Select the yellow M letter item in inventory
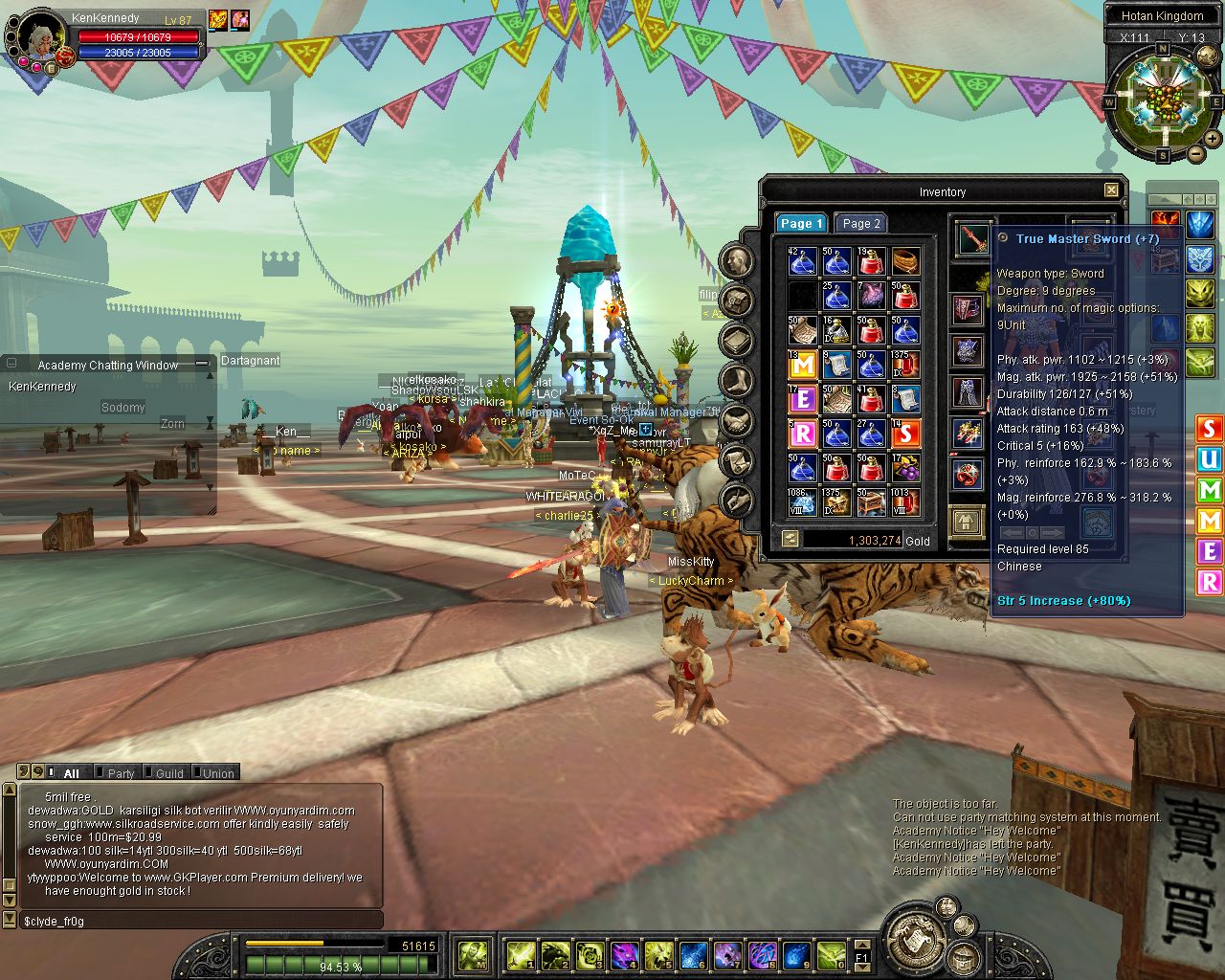The height and width of the screenshot is (980, 1225). tap(802, 365)
